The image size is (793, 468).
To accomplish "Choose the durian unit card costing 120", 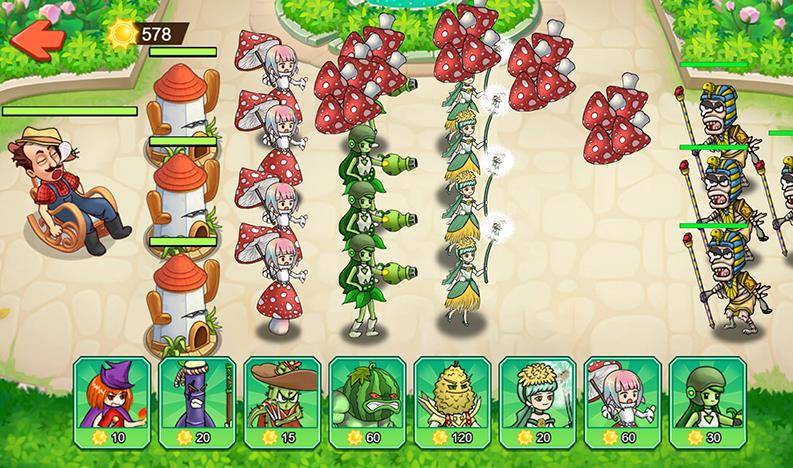I will 453,402.
